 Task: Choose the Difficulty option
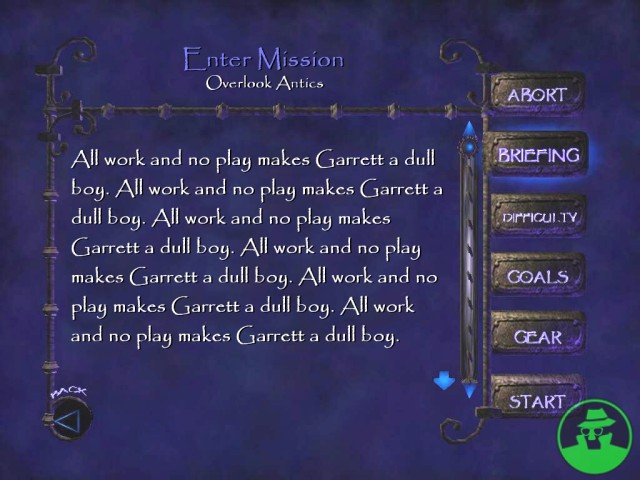tap(538, 216)
